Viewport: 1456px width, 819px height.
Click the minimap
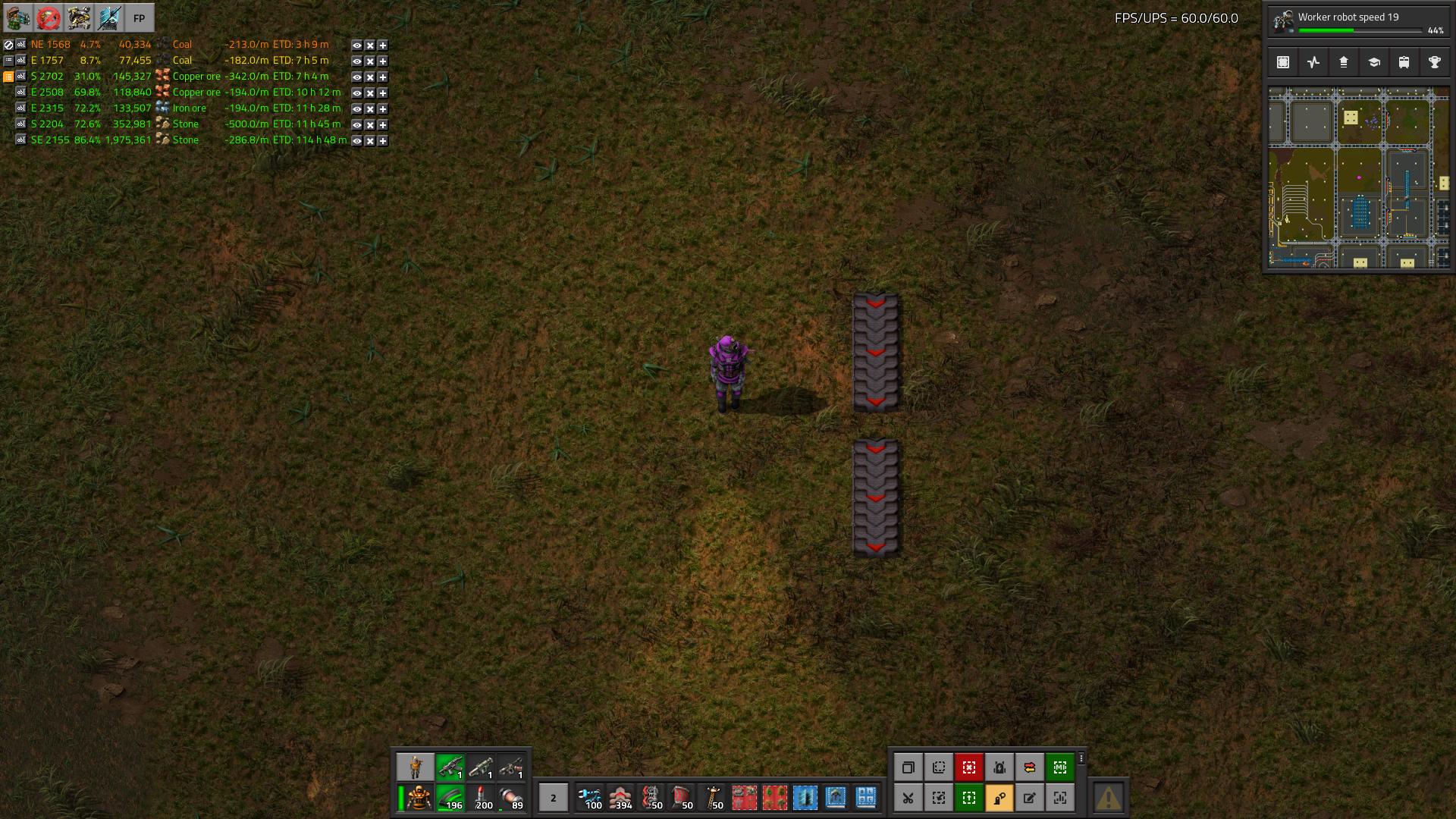point(1358,177)
